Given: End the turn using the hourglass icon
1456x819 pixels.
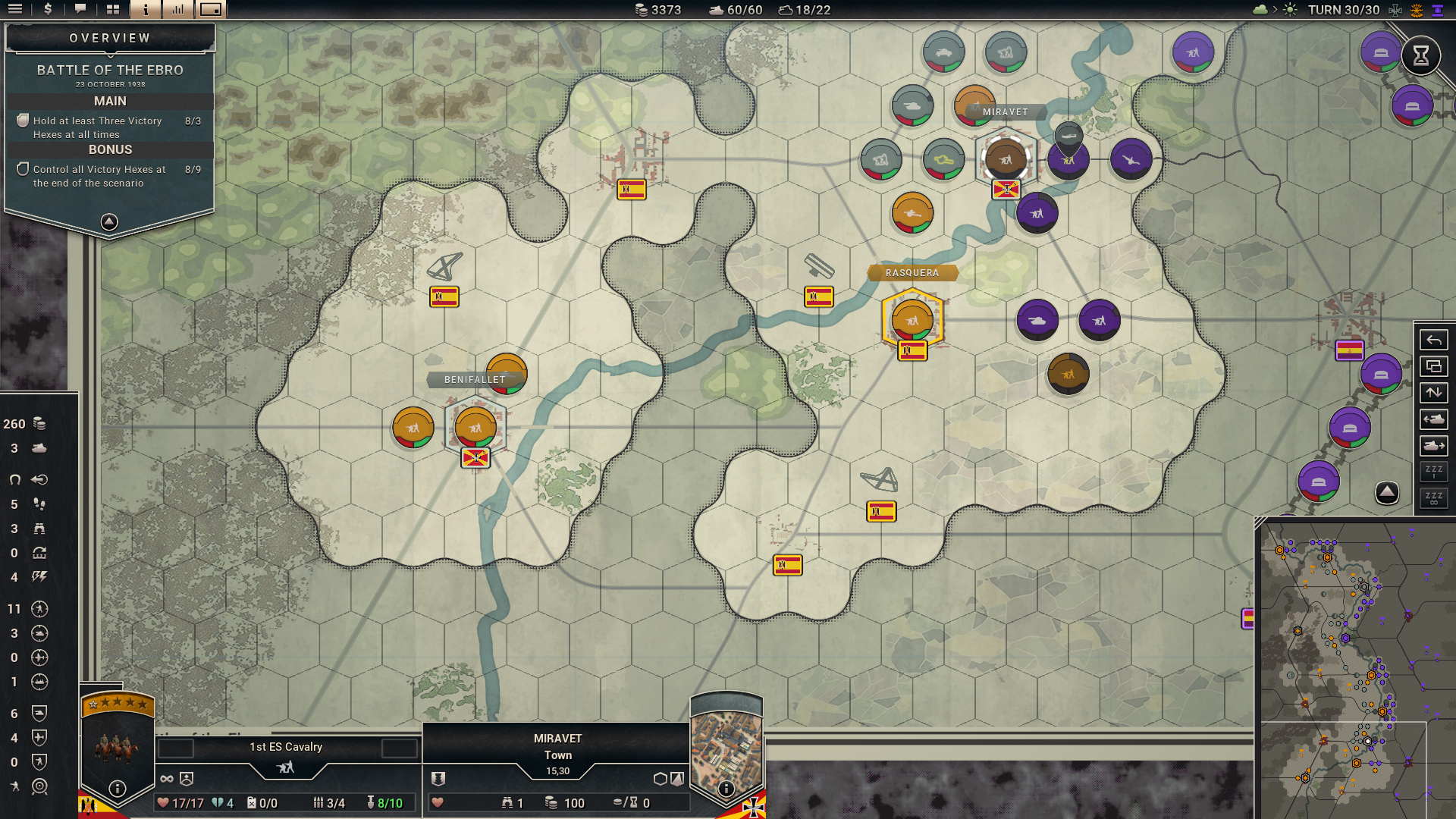Looking at the screenshot, I should (1421, 55).
